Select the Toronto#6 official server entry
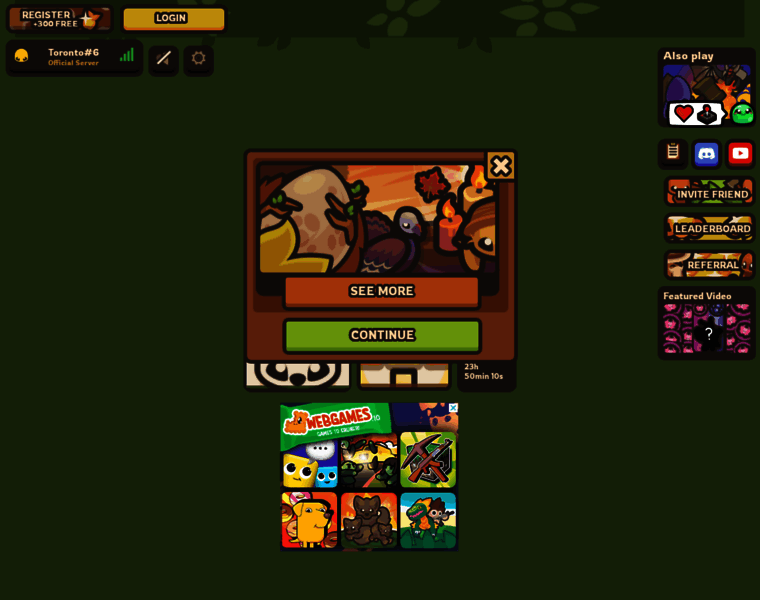 click(74, 57)
